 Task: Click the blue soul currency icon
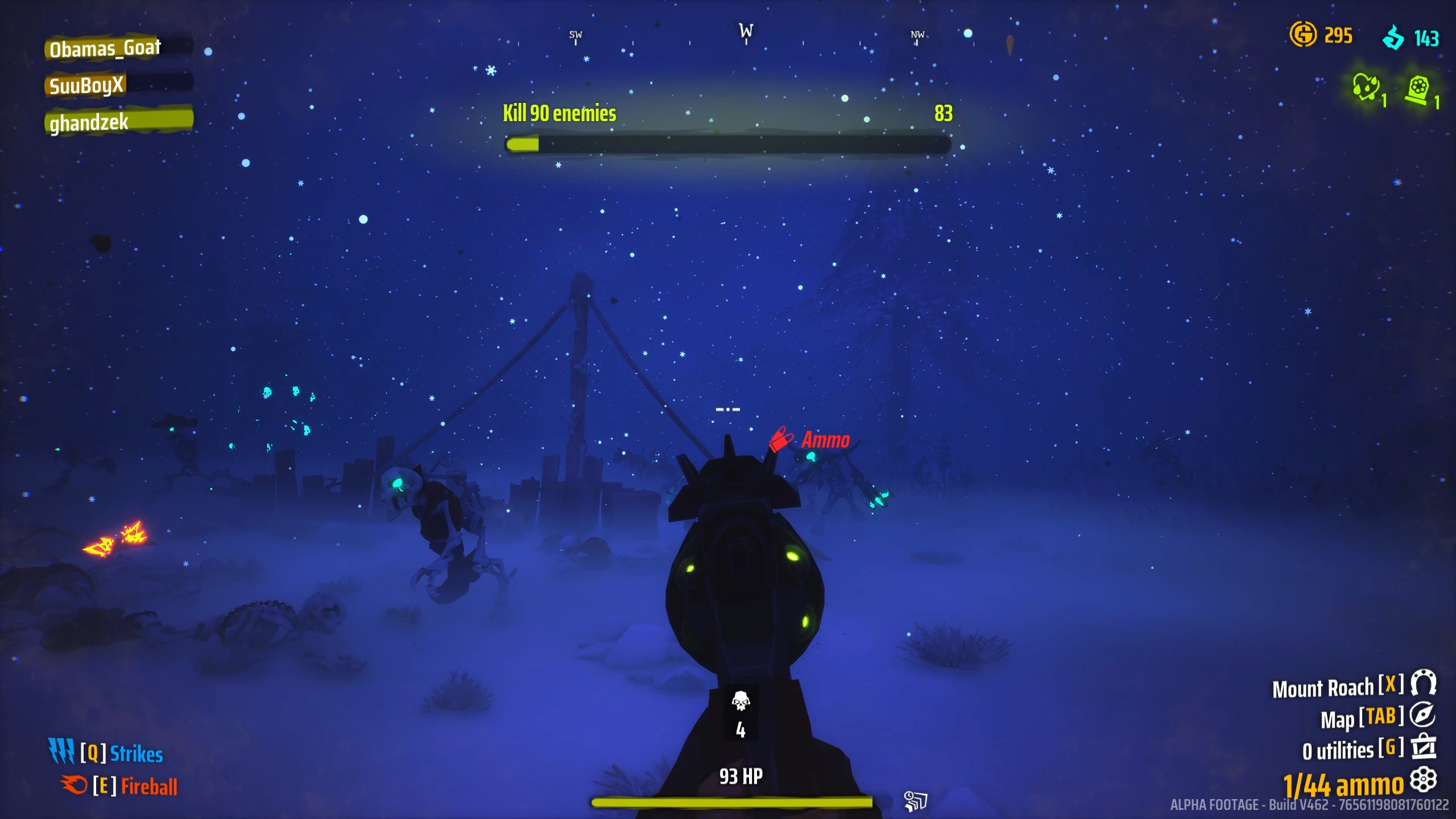tap(1393, 38)
